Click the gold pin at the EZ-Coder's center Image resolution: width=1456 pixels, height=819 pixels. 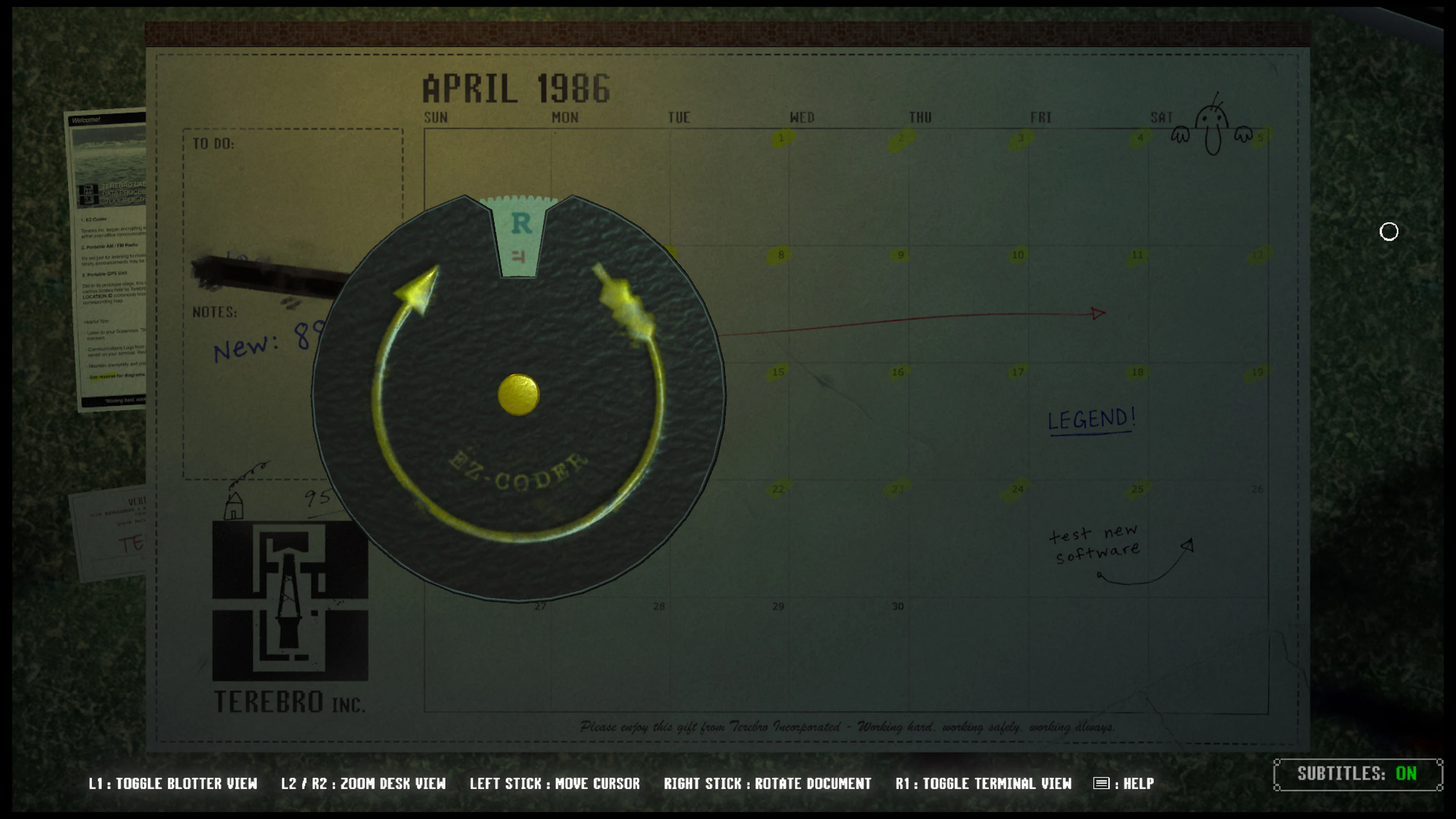pyautogui.click(x=519, y=395)
